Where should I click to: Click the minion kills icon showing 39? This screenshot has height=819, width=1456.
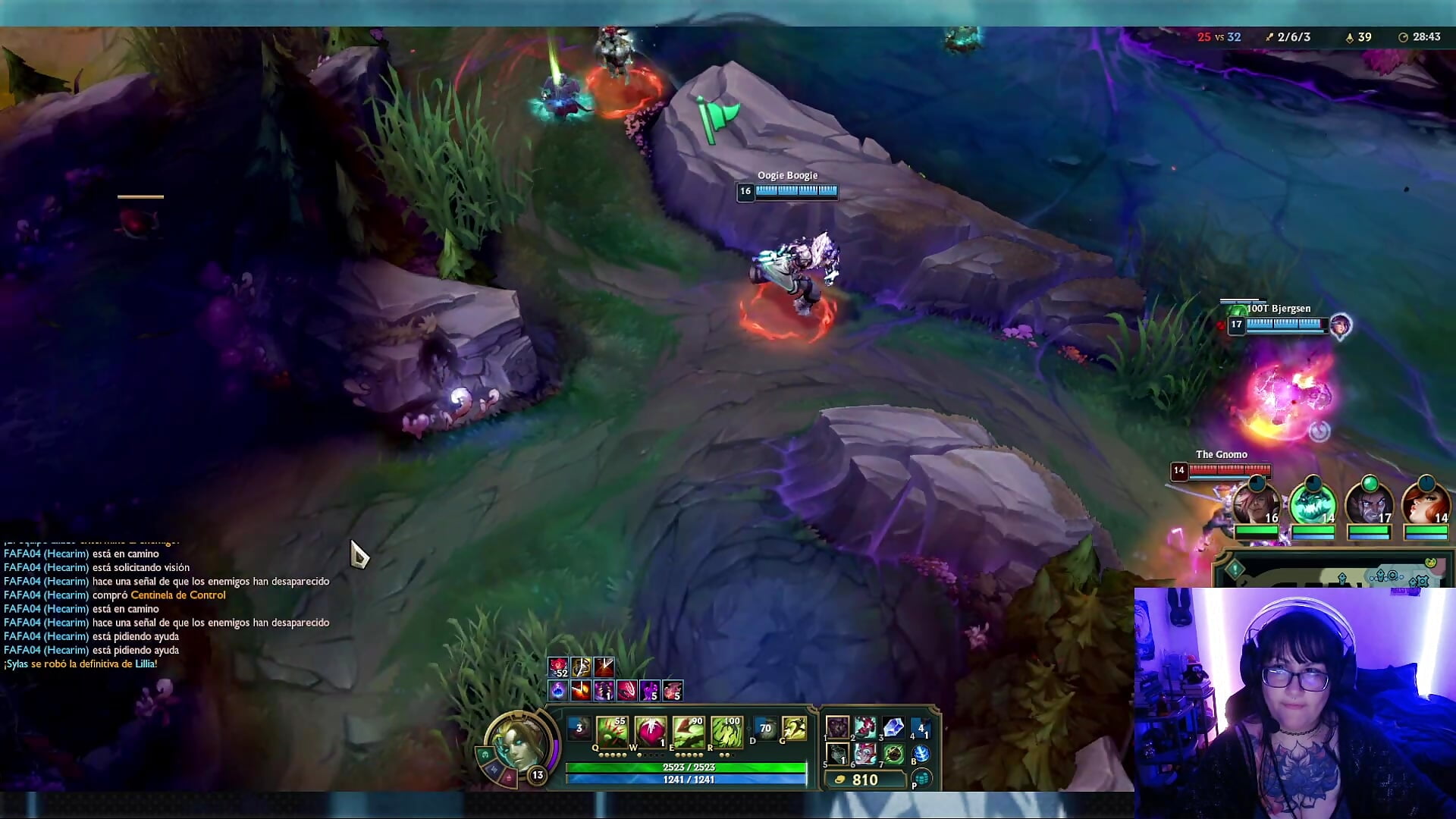[x=1350, y=37]
